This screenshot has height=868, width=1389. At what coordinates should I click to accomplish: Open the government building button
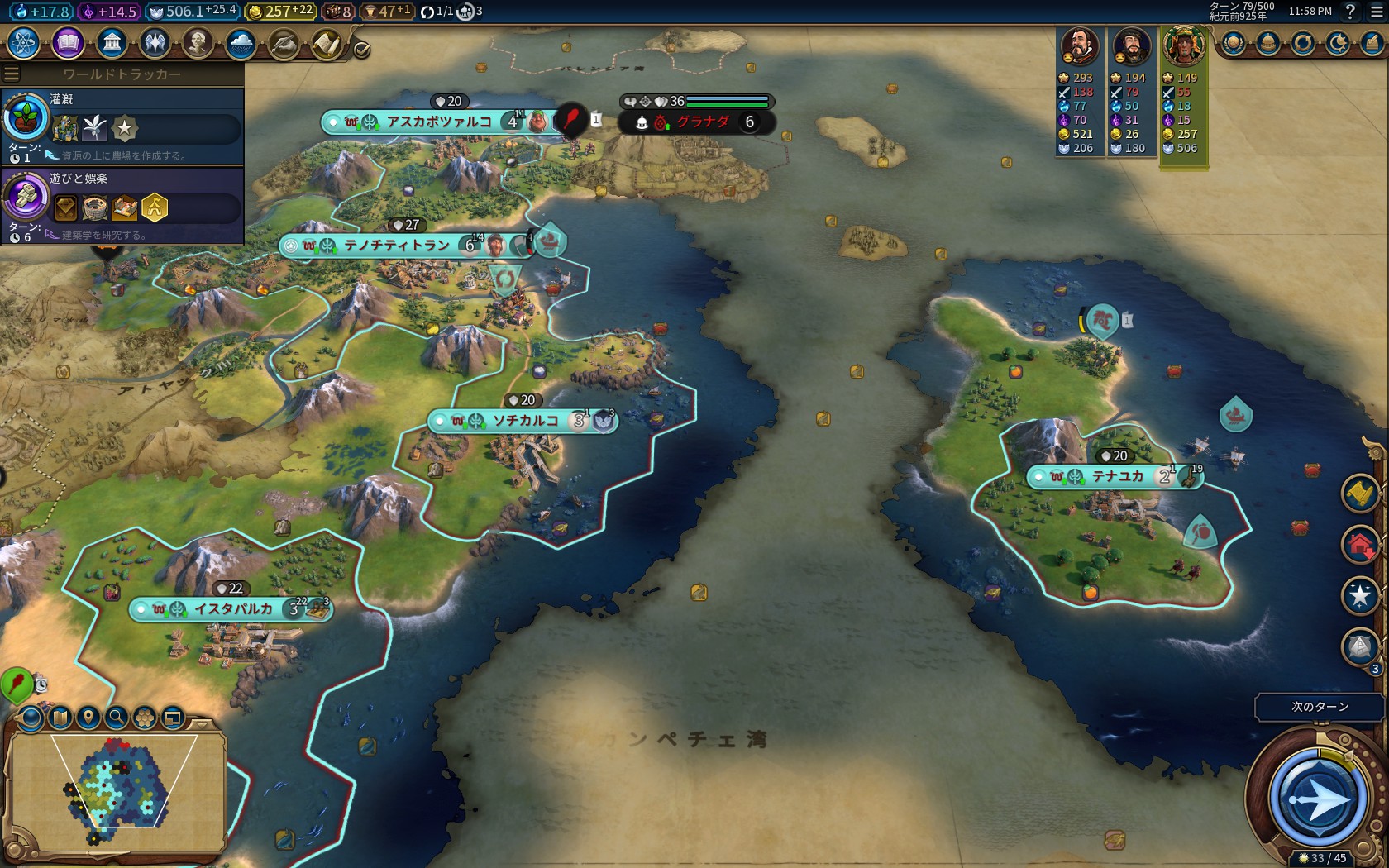click(x=111, y=42)
